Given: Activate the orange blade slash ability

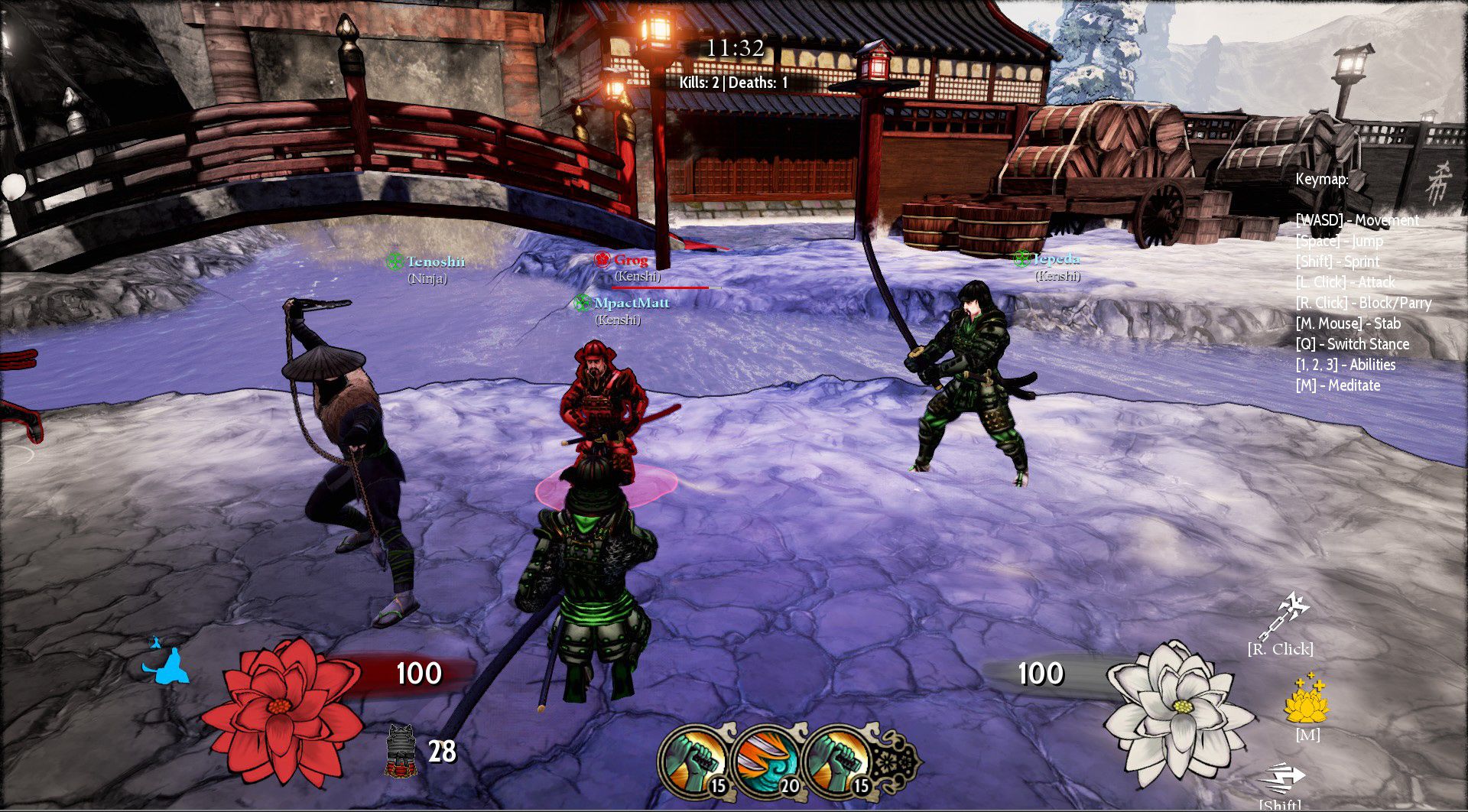Looking at the screenshot, I should [767, 758].
